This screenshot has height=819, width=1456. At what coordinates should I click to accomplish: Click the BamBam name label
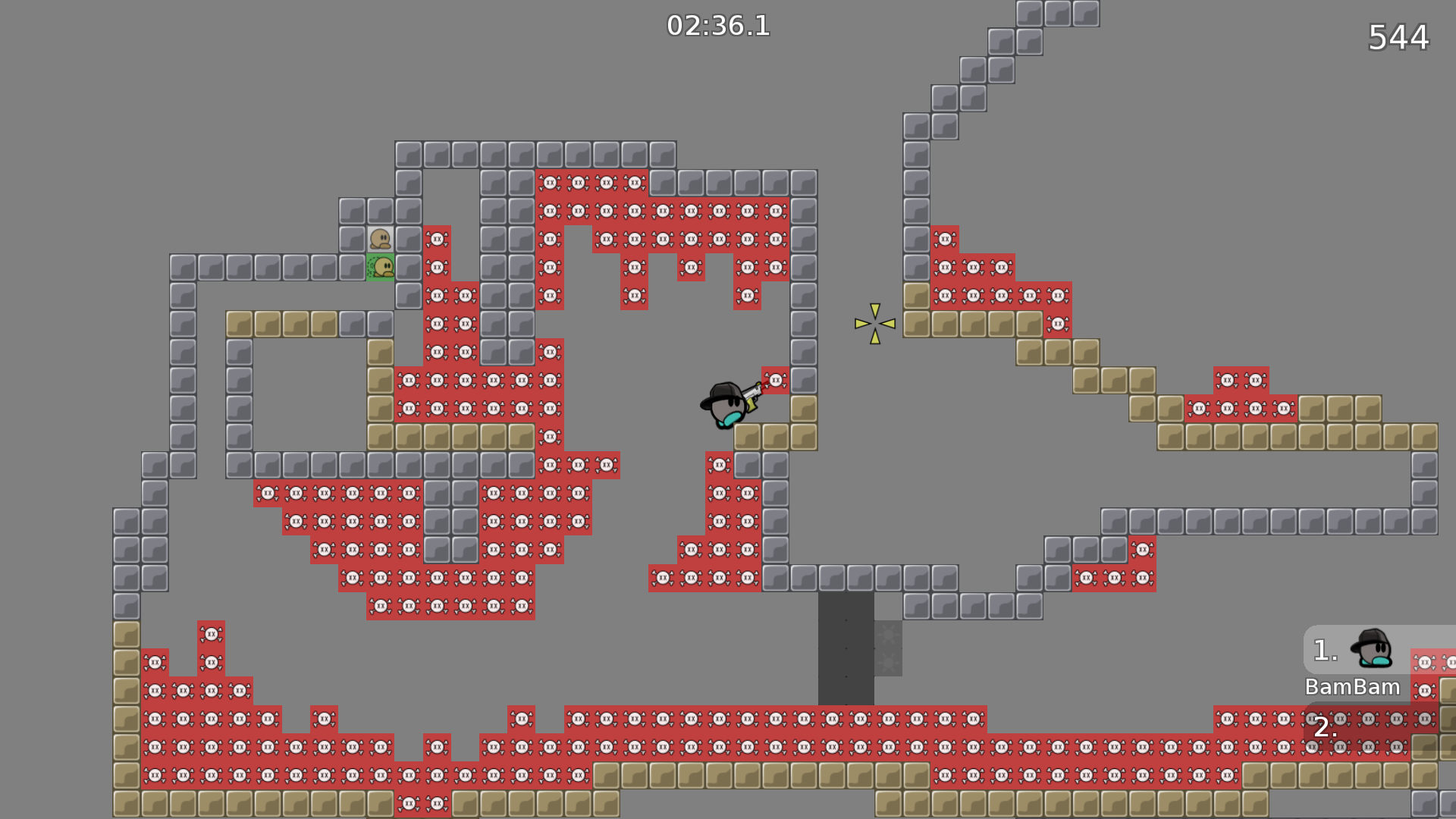1352,687
